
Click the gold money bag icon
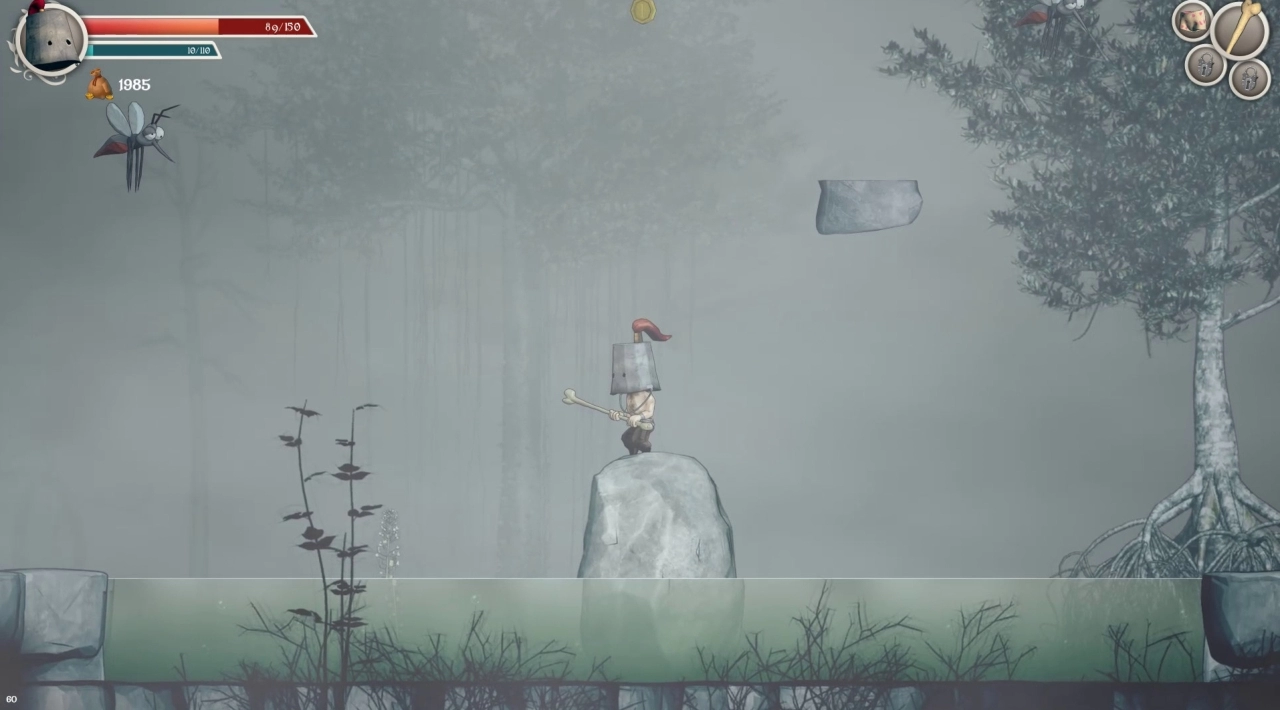pyautogui.click(x=99, y=85)
